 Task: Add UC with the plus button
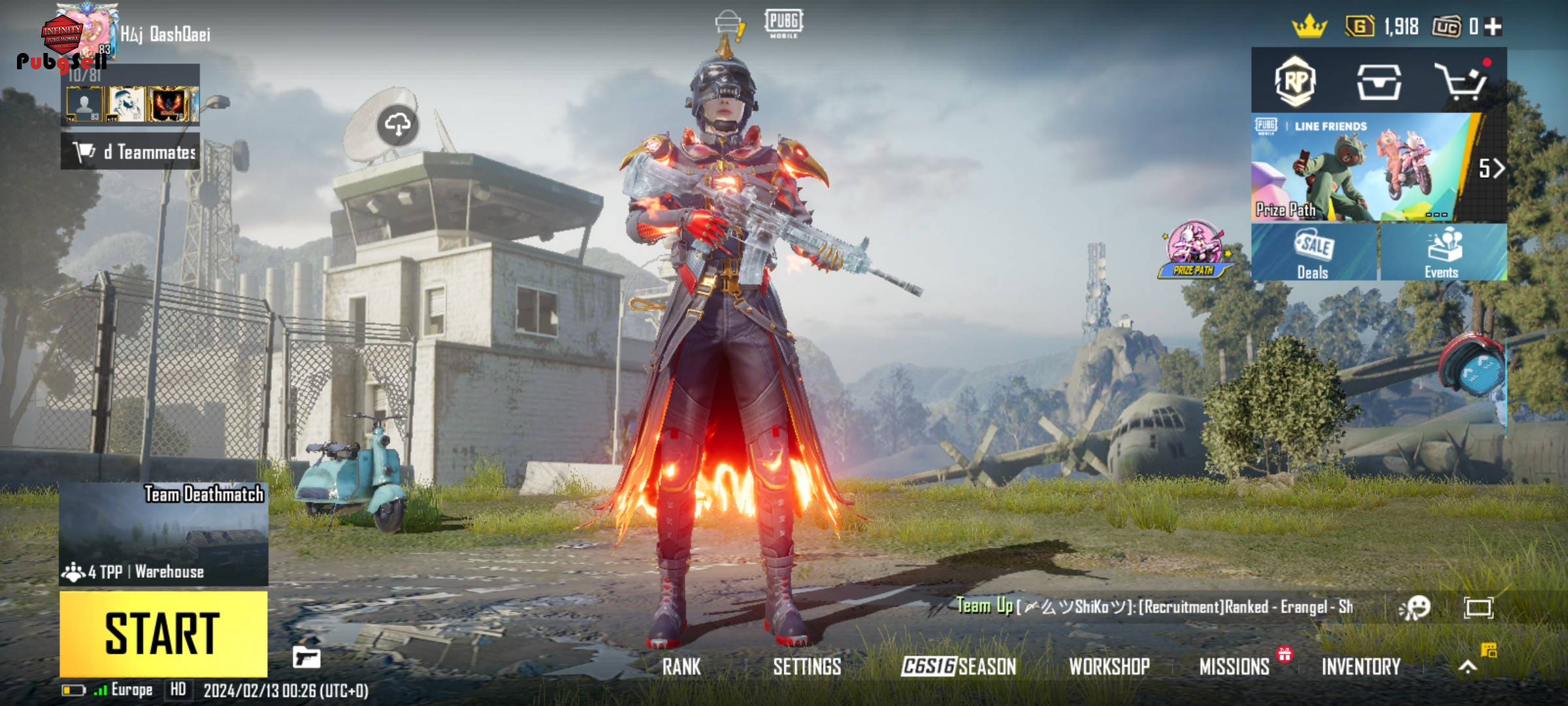1493,27
